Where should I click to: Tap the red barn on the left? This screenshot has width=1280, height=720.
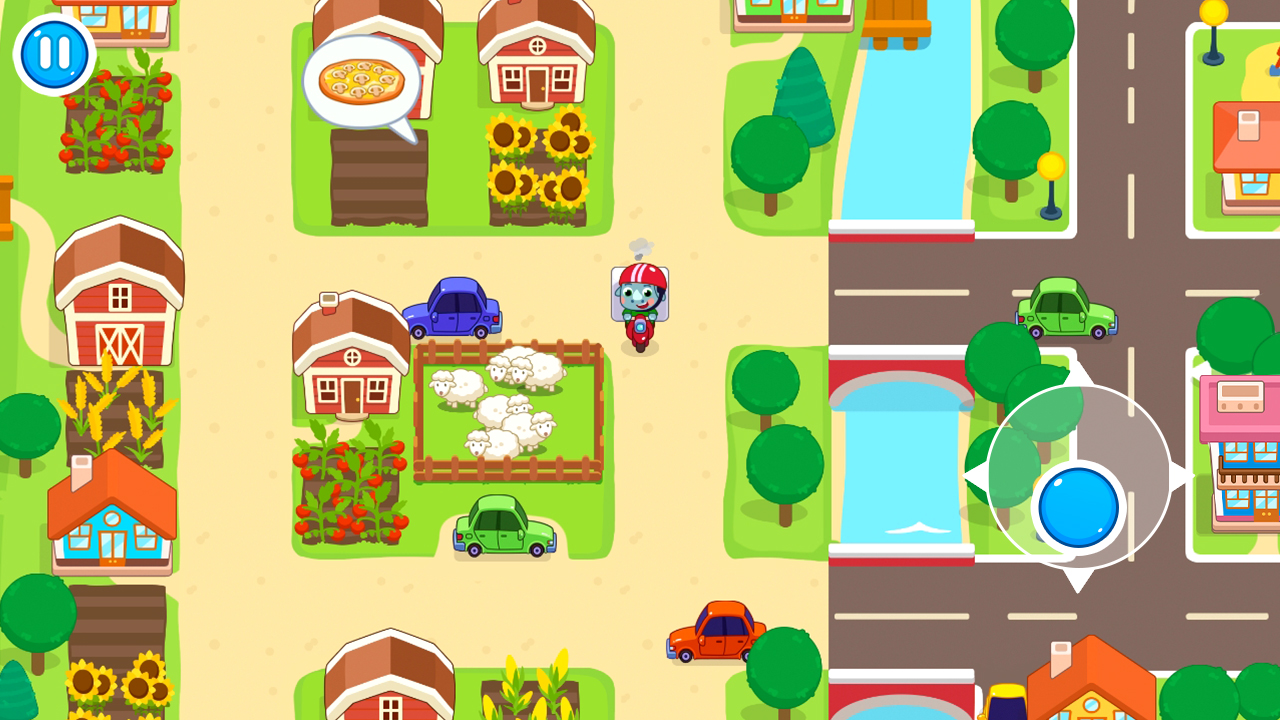118,300
